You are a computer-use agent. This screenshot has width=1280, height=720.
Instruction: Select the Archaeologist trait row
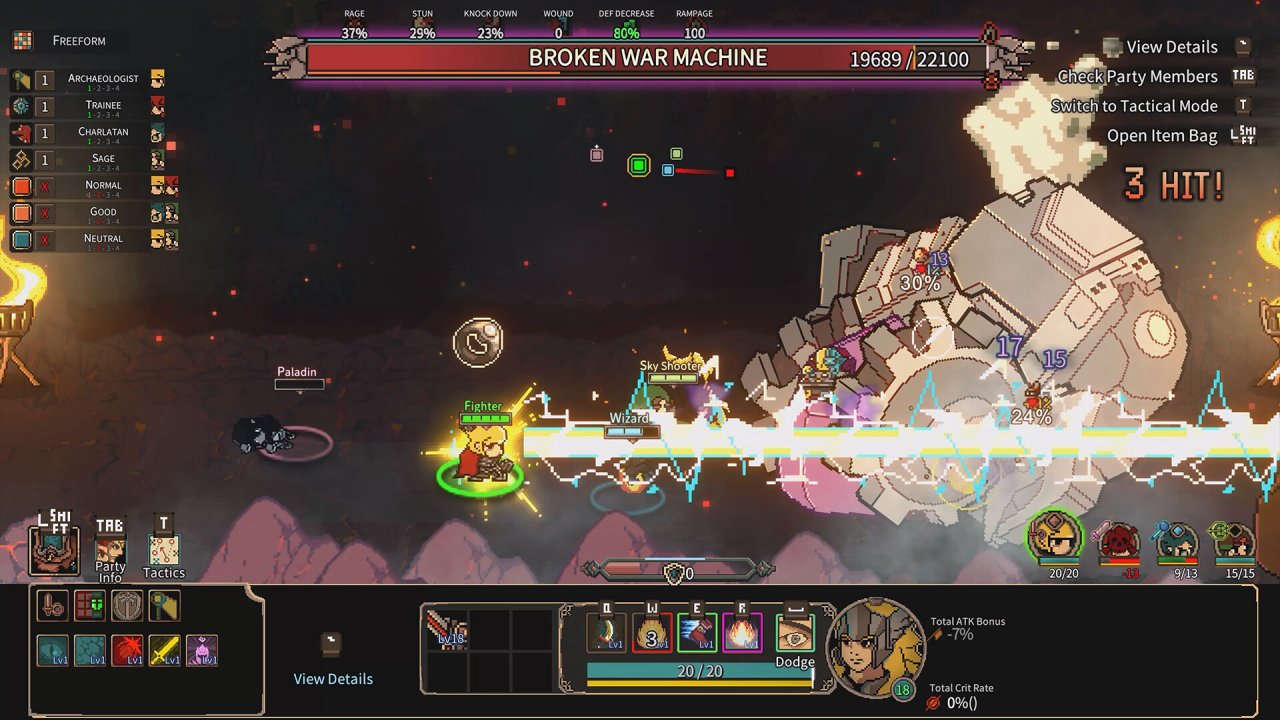point(88,80)
